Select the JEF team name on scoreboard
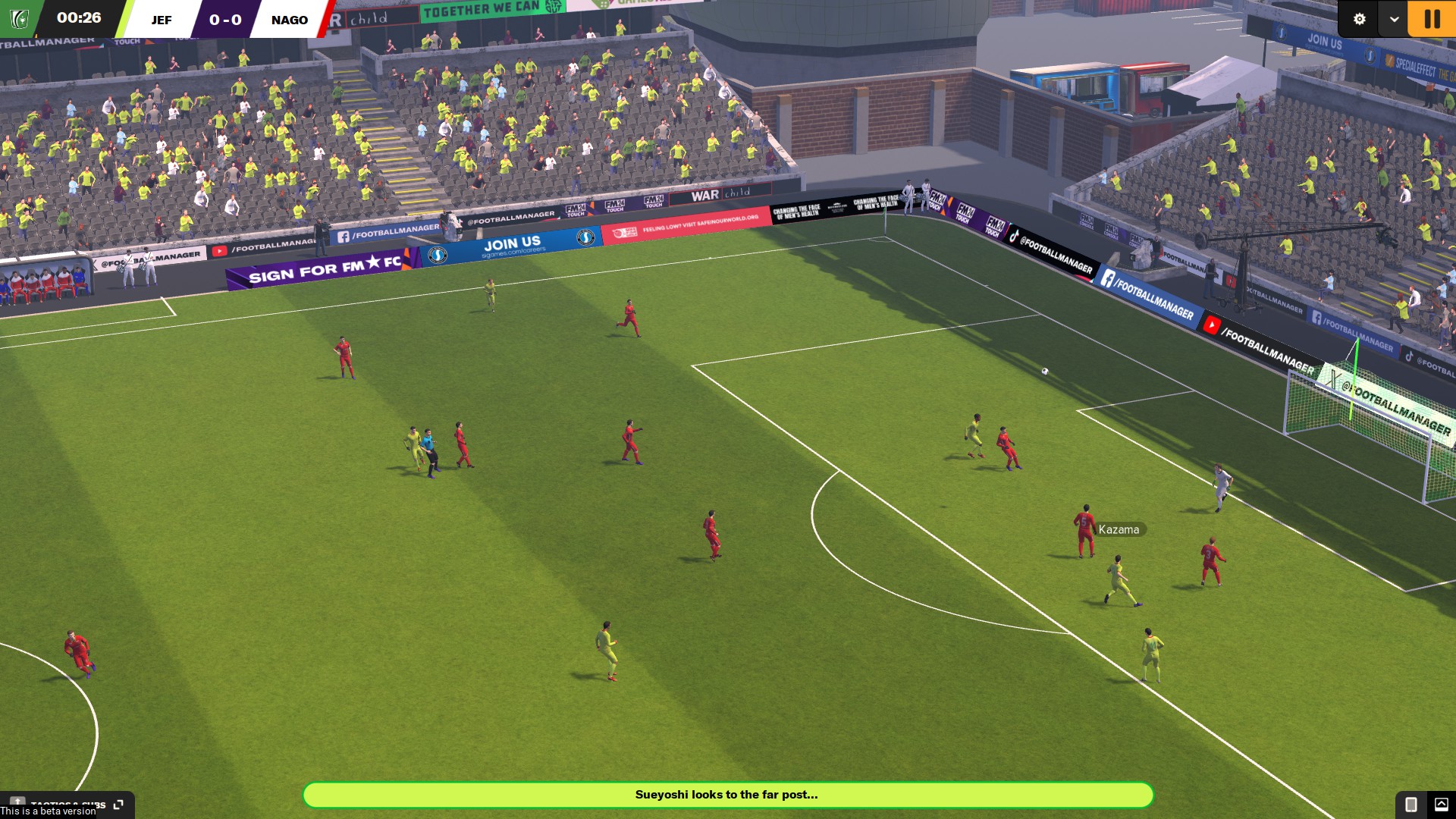 [x=161, y=20]
